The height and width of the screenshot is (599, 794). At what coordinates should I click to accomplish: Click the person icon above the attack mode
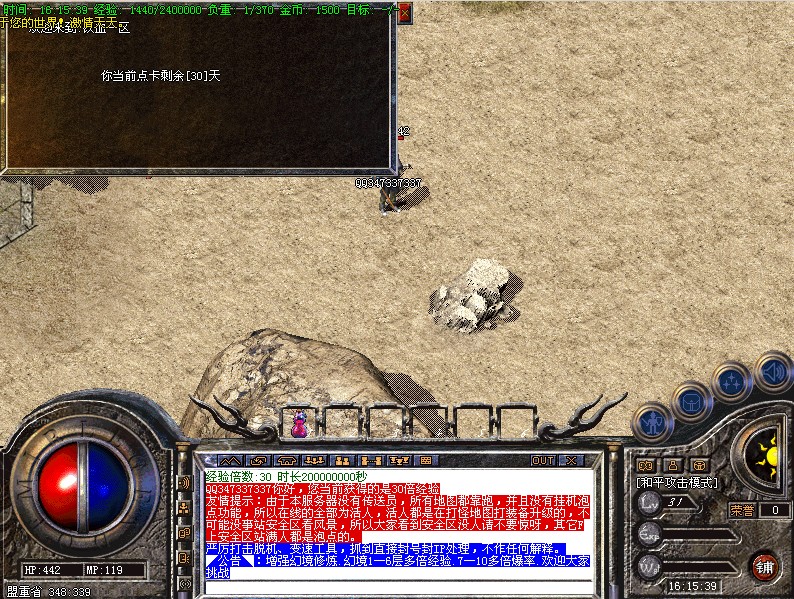tap(672, 464)
